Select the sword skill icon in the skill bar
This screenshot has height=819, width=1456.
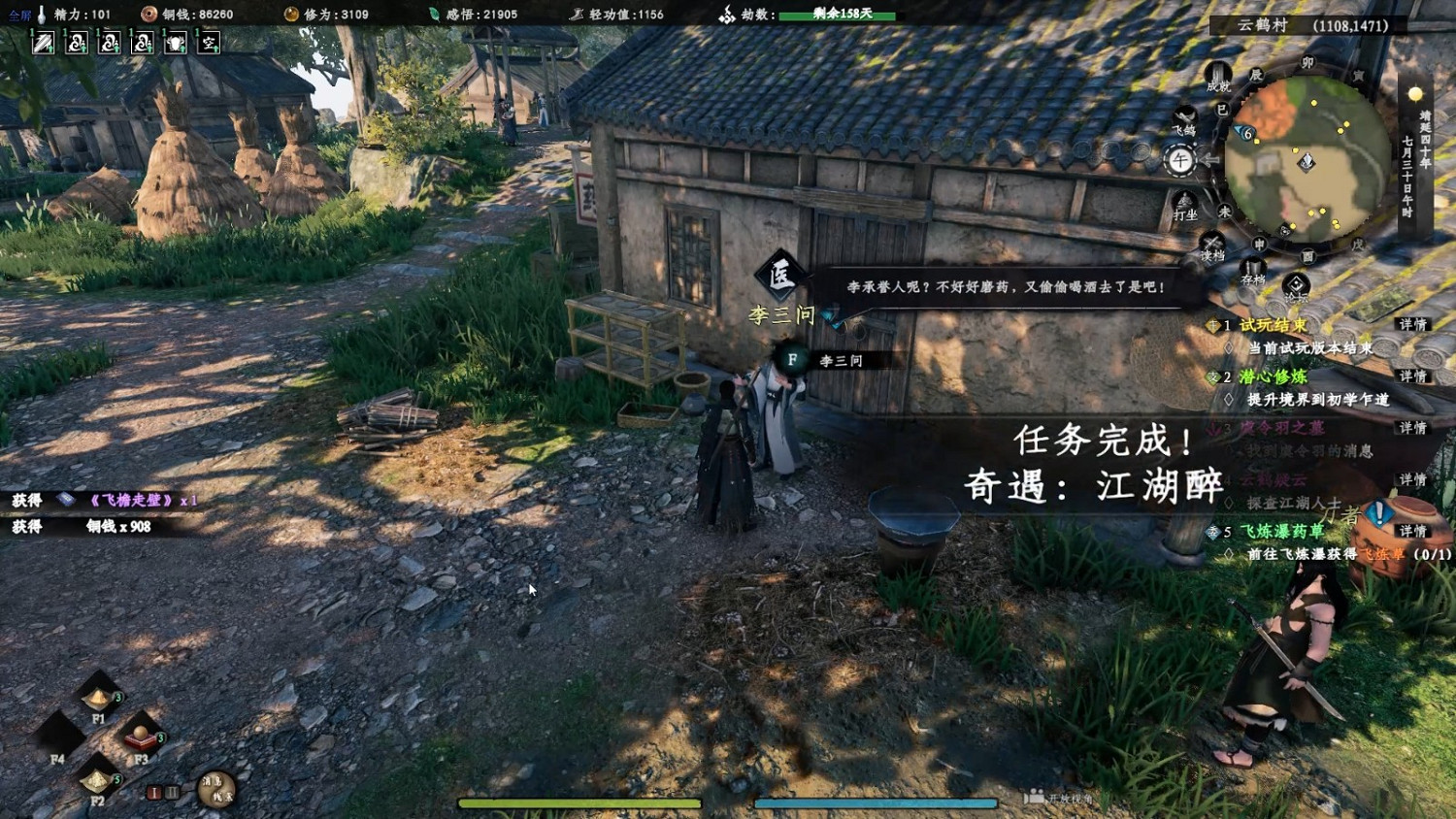(44, 43)
